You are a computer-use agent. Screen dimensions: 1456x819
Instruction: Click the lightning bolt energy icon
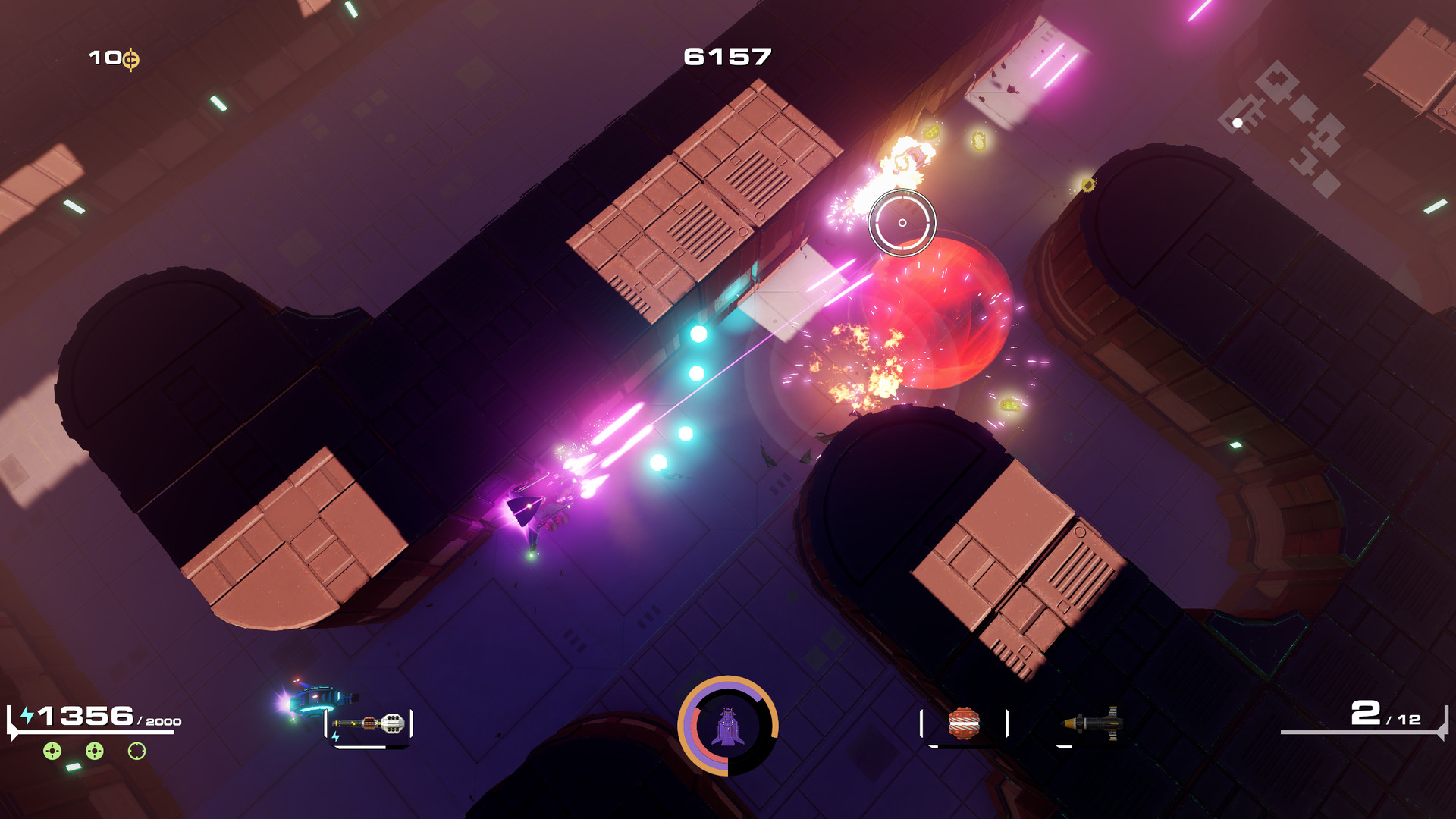[27, 714]
